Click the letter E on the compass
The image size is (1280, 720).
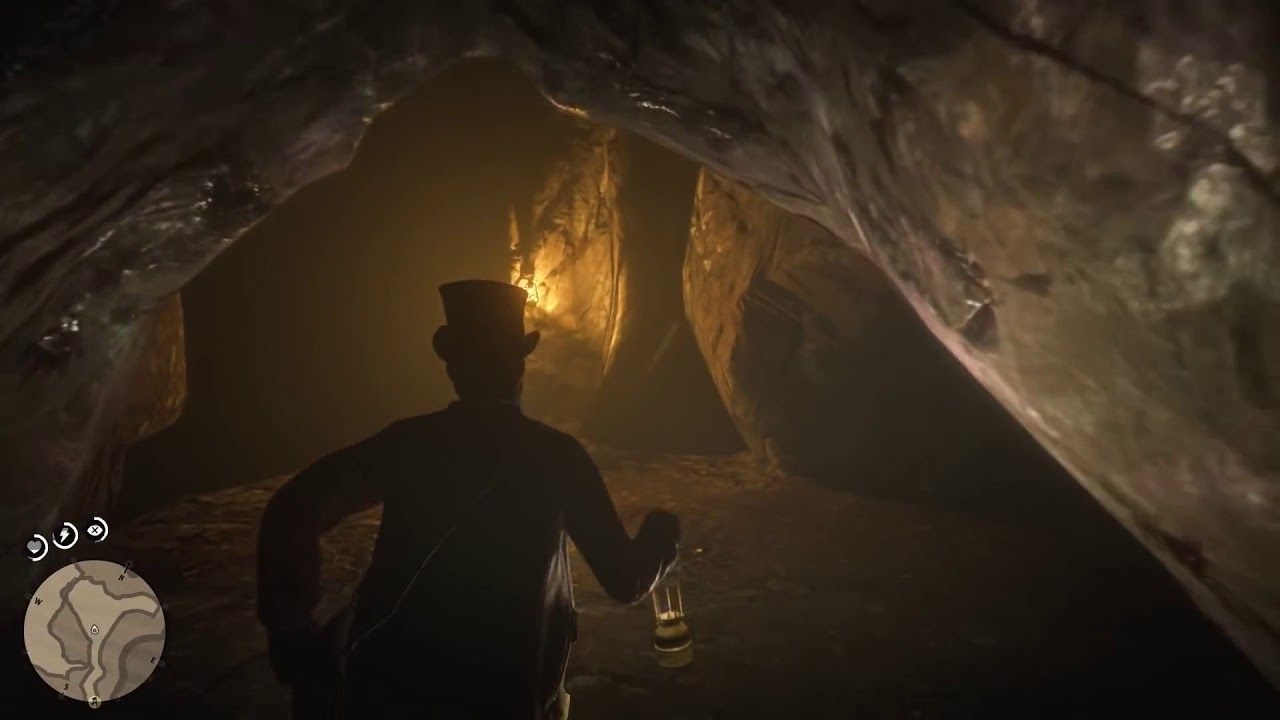153,660
